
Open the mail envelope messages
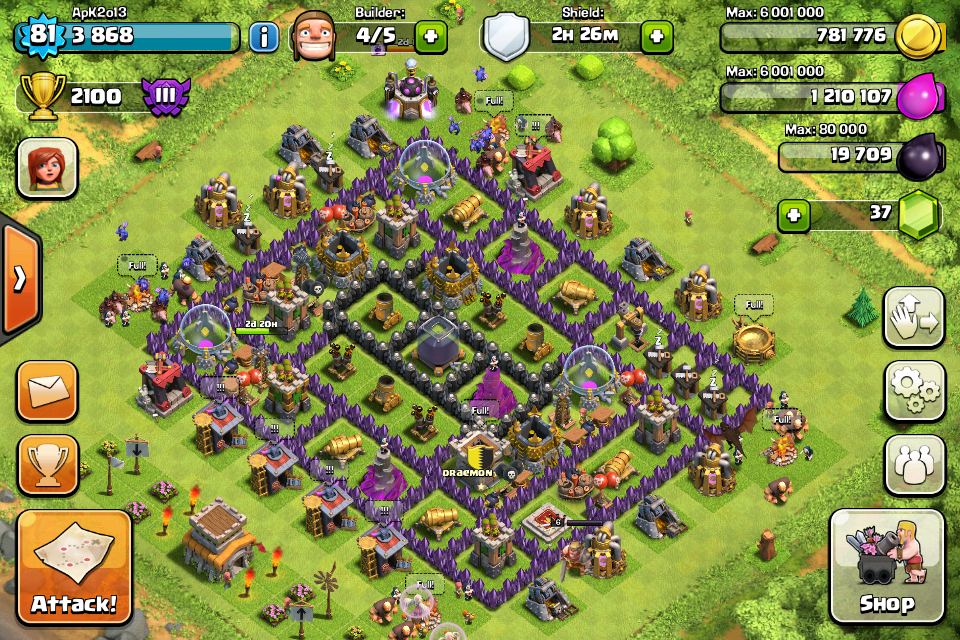(47, 390)
